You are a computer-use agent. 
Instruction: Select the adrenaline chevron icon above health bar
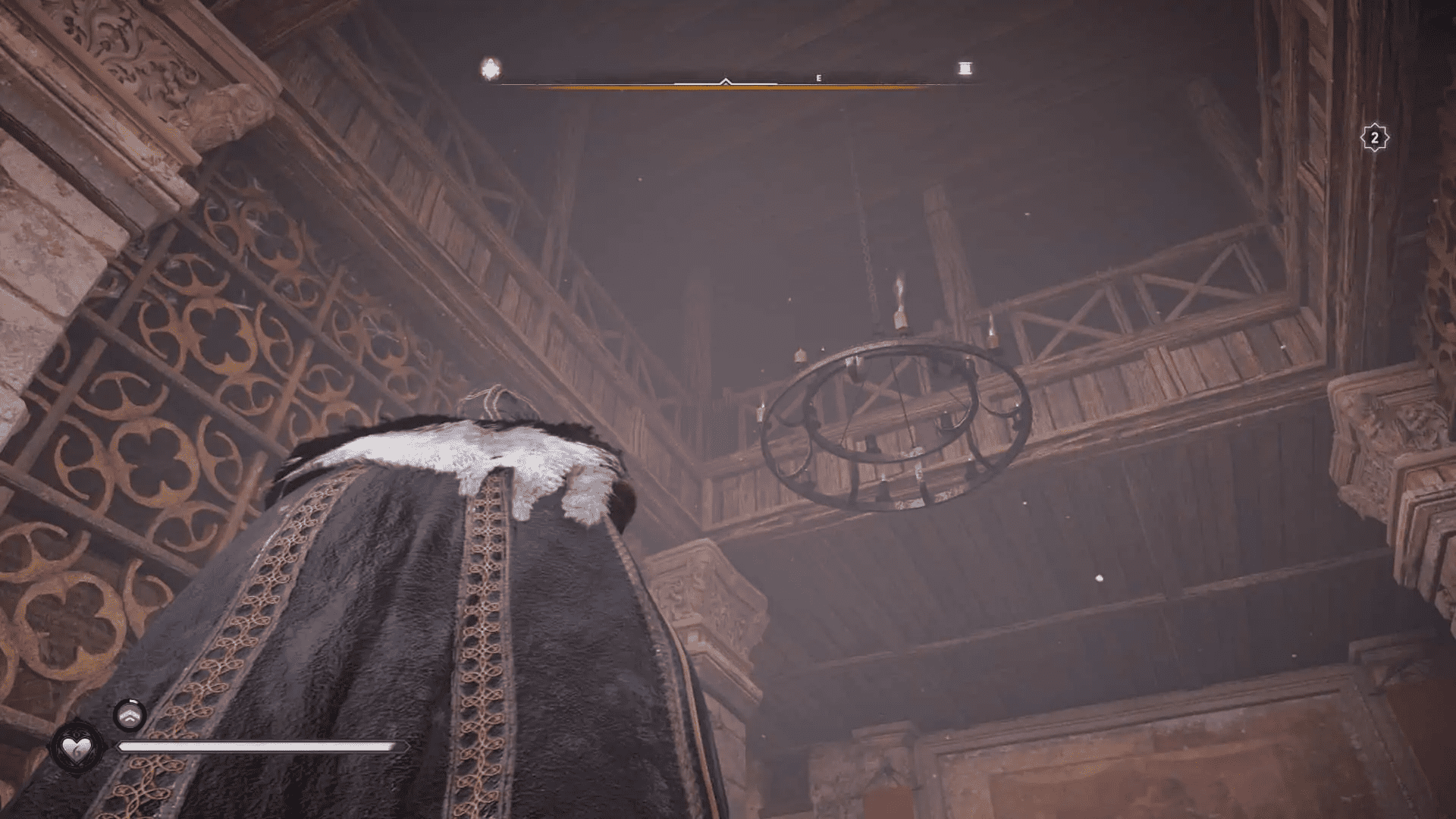tap(129, 716)
